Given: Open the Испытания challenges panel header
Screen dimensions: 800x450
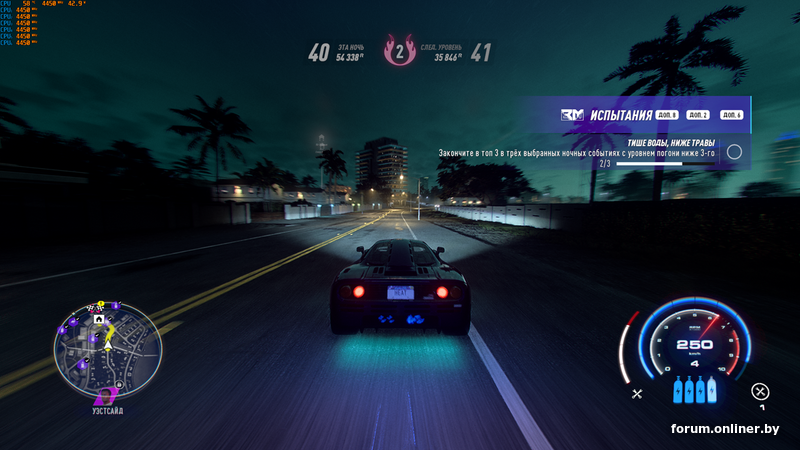Looking at the screenshot, I should click(620, 115).
